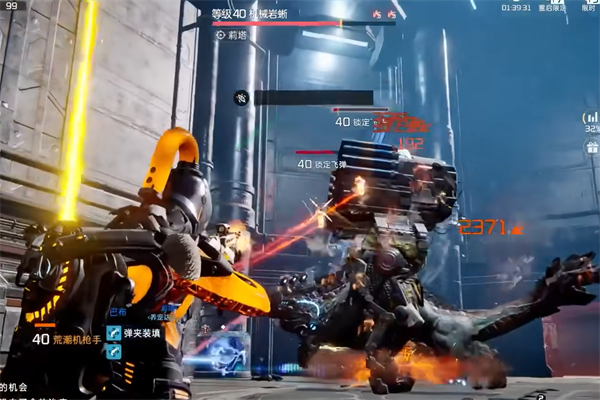Click the skill icon below 弹夹装填
600x400 pixels.
pos(114,352)
